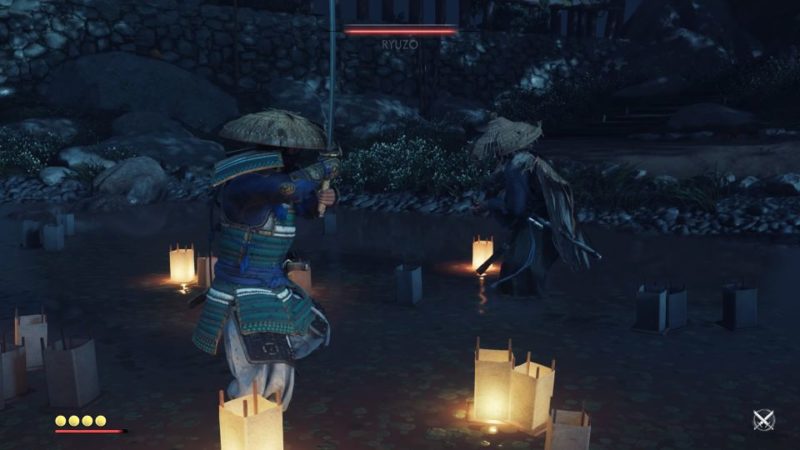Select the crossed swords stance icon

click(x=764, y=420)
